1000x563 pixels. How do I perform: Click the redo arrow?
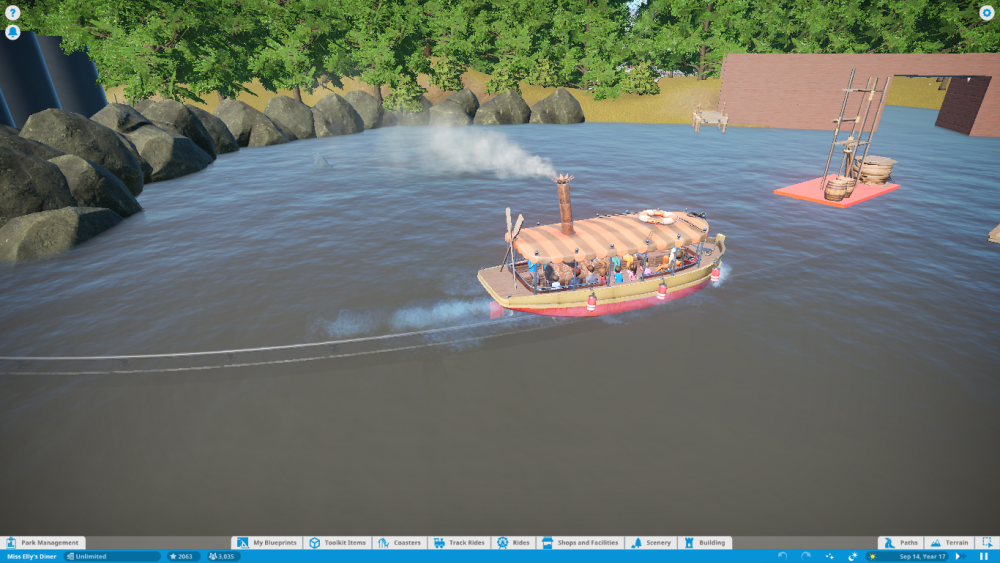tap(805, 556)
